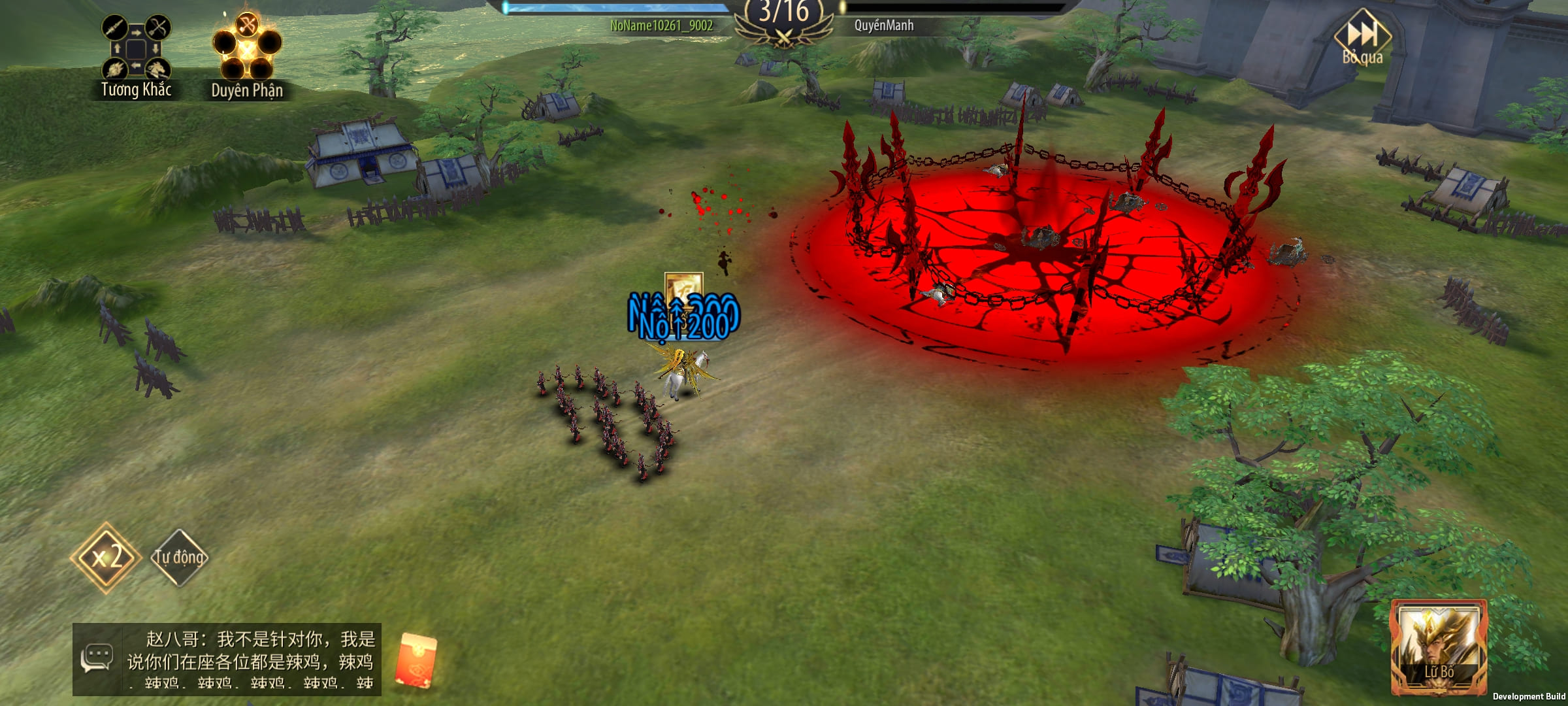This screenshot has height=706, width=1568.
Task: Activate Lữ Bố hero skill portrait
Action: click(x=1439, y=646)
